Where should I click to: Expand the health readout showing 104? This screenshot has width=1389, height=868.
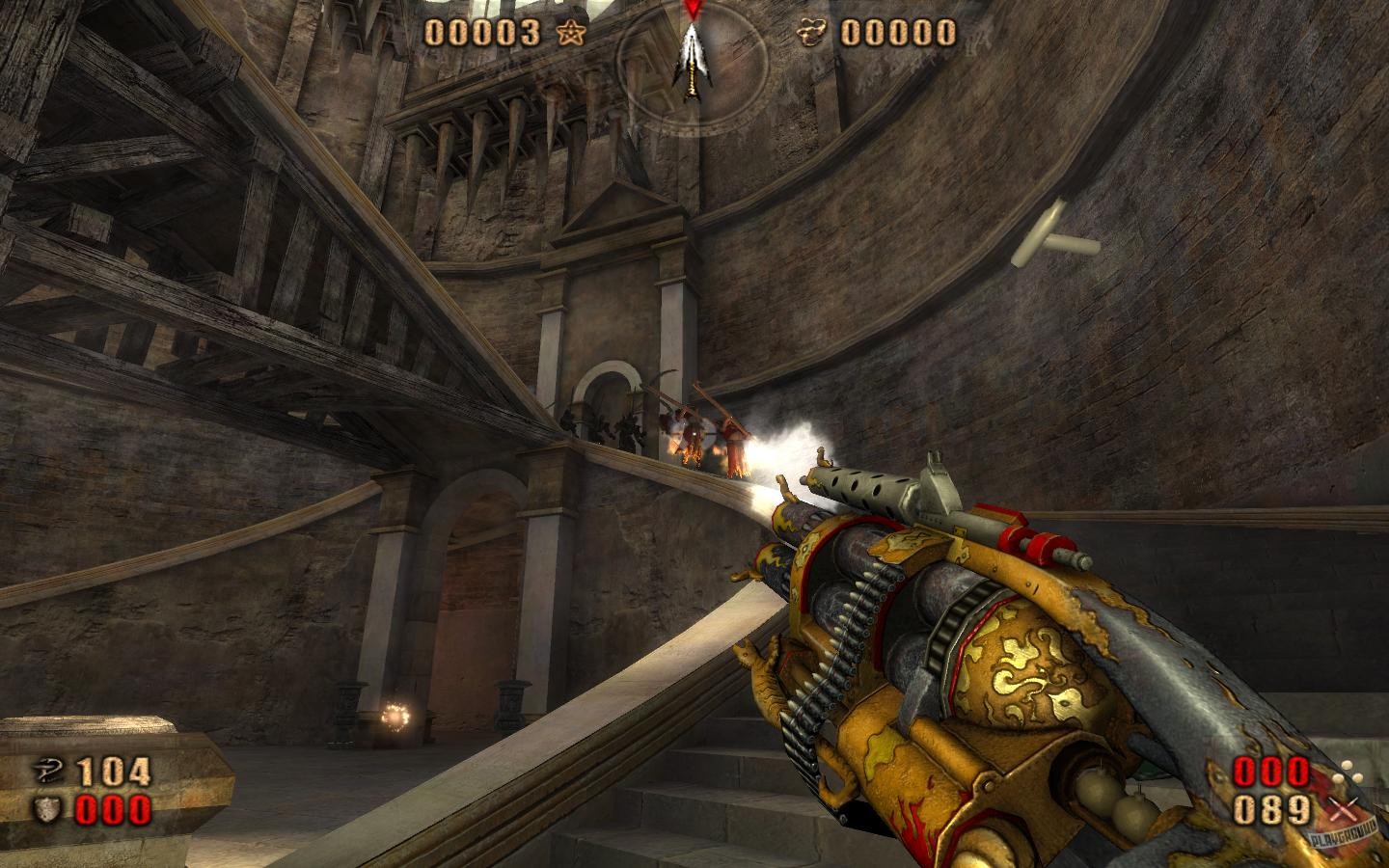(112, 772)
